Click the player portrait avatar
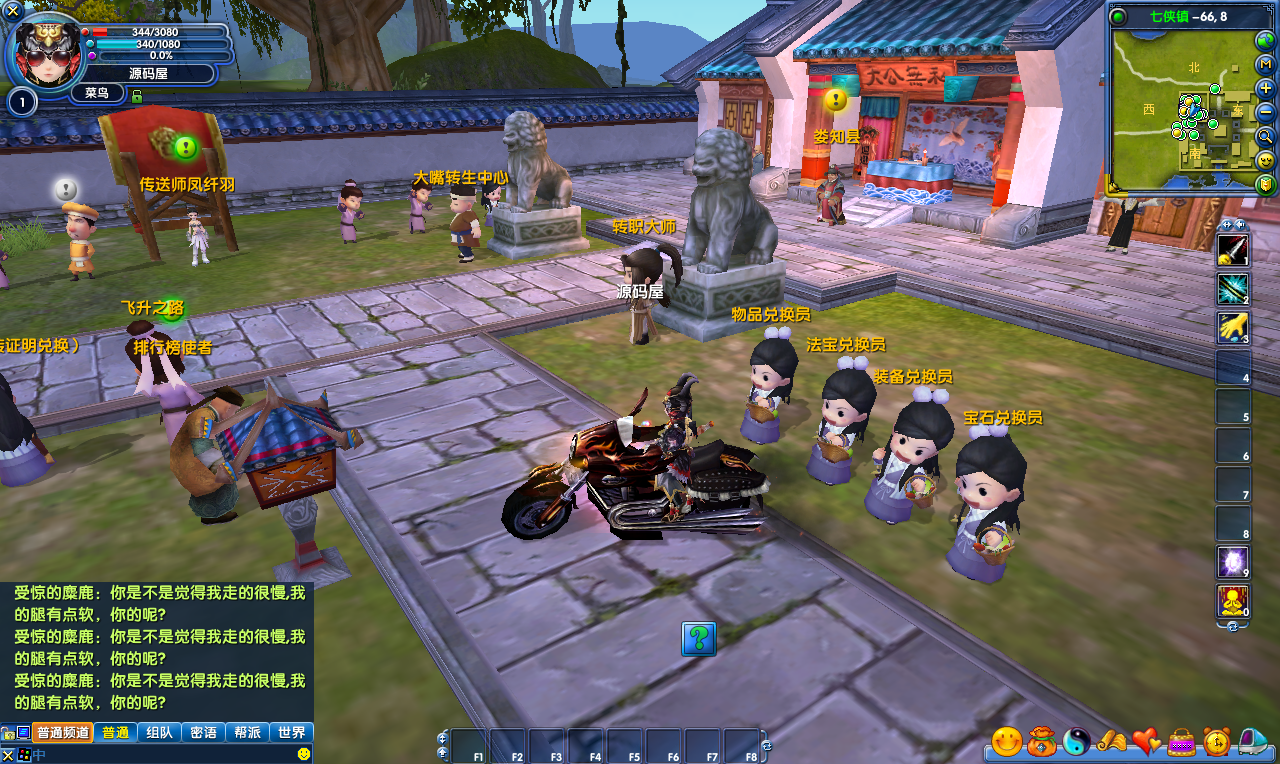The height and width of the screenshot is (764, 1280). tap(45, 52)
